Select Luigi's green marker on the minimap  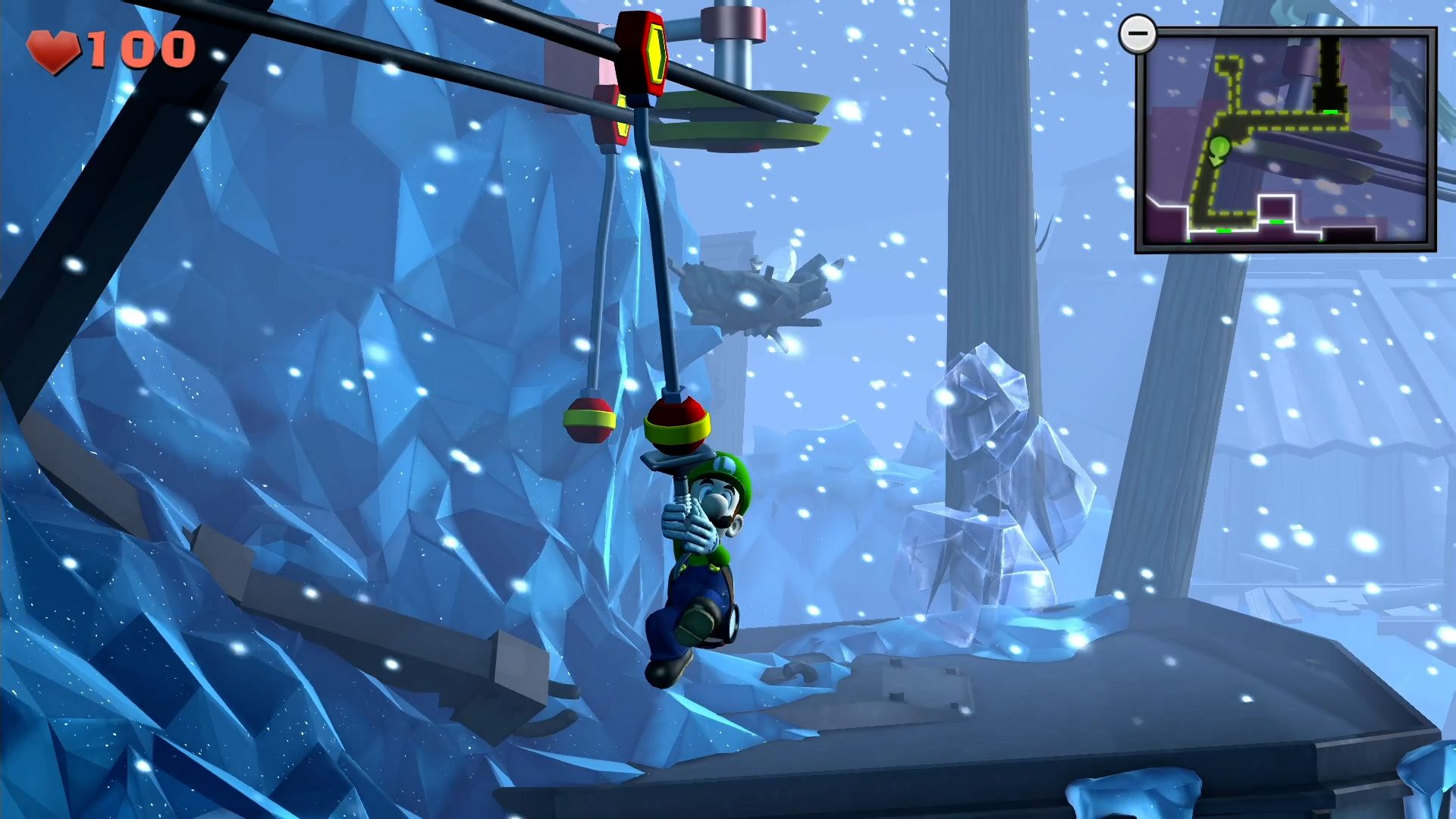tap(1218, 149)
